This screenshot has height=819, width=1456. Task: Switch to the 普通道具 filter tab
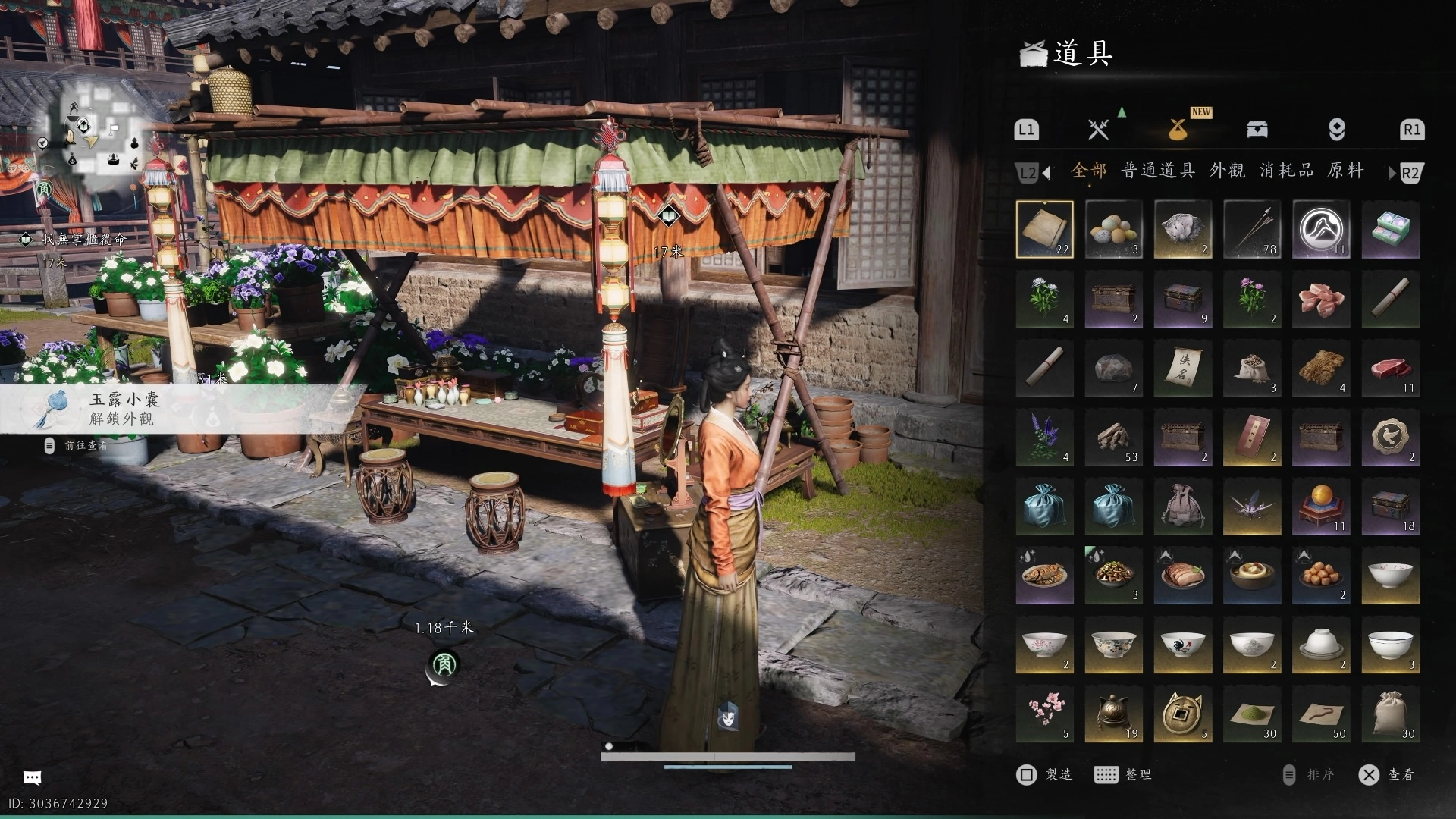1158,171
